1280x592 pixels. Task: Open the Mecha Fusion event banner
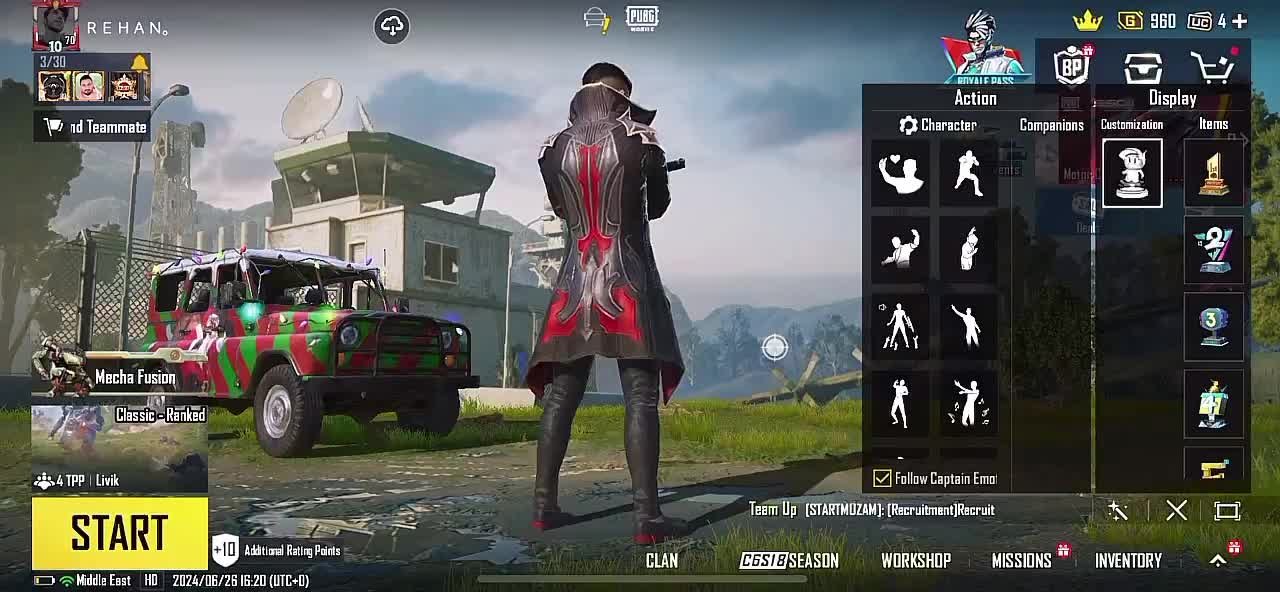click(x=120, y=377)
